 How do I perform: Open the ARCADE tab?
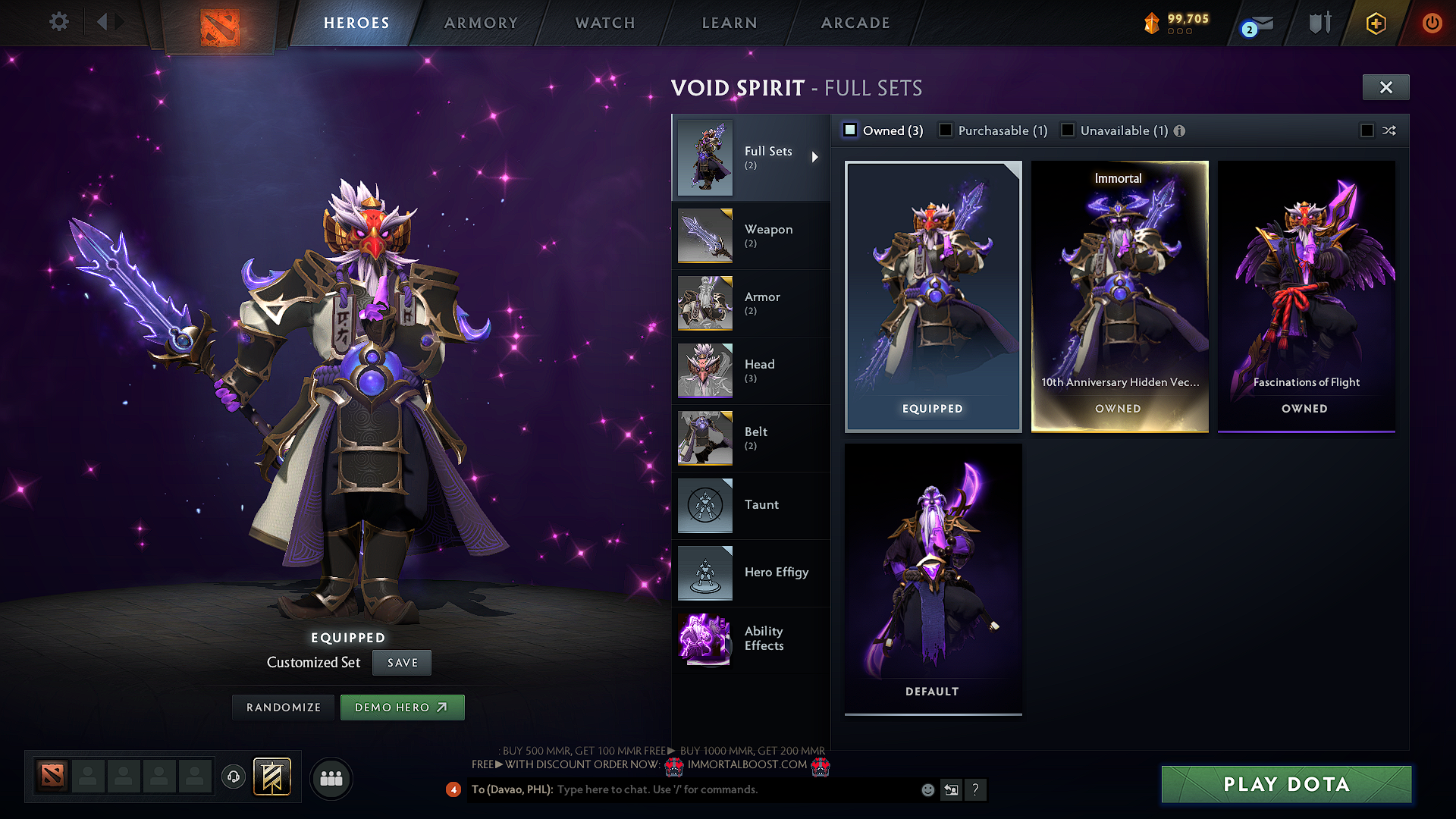click(x=855, y=23)
